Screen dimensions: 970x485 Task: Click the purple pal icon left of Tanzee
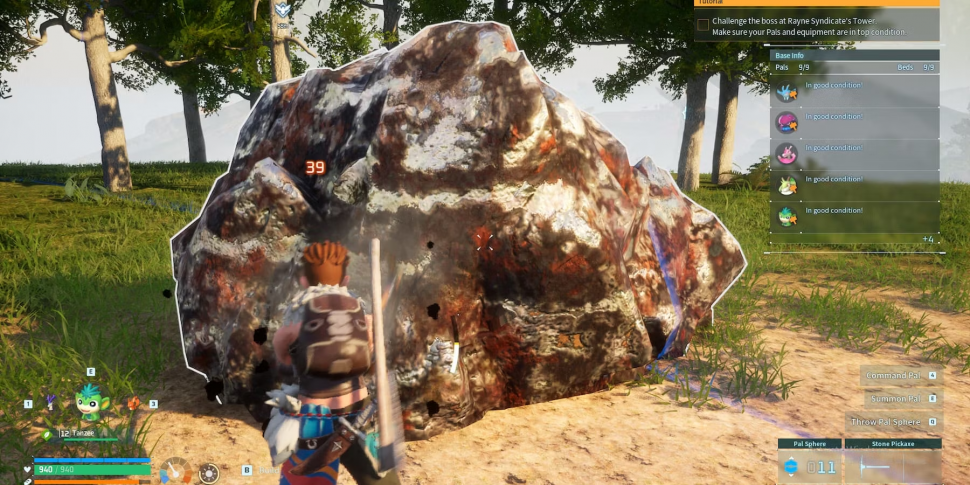pos(48,404)
